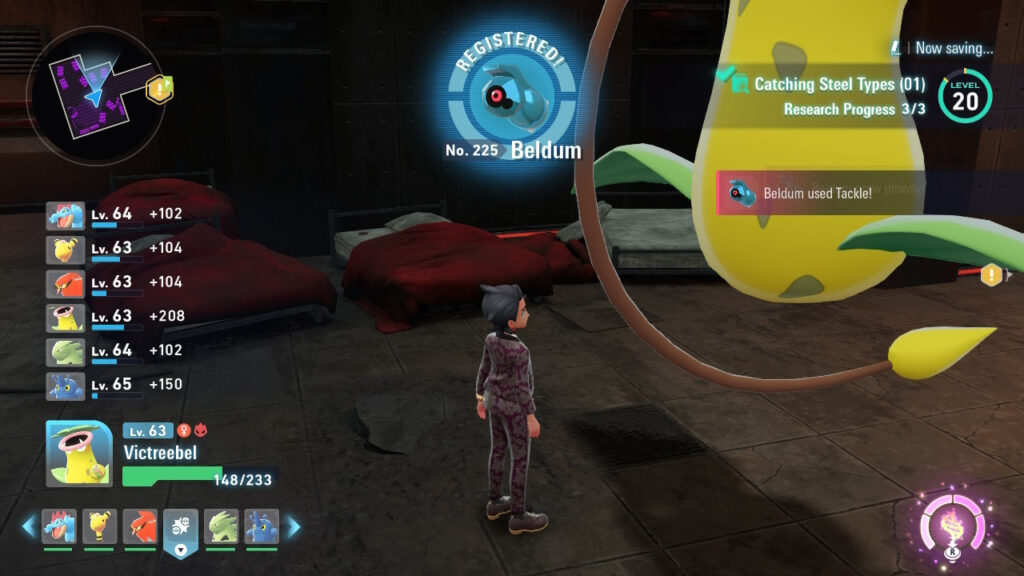Choose Ampharos in the bottom party bar
The height and width of the screenshot is (576, 1024).
[100, 526]
